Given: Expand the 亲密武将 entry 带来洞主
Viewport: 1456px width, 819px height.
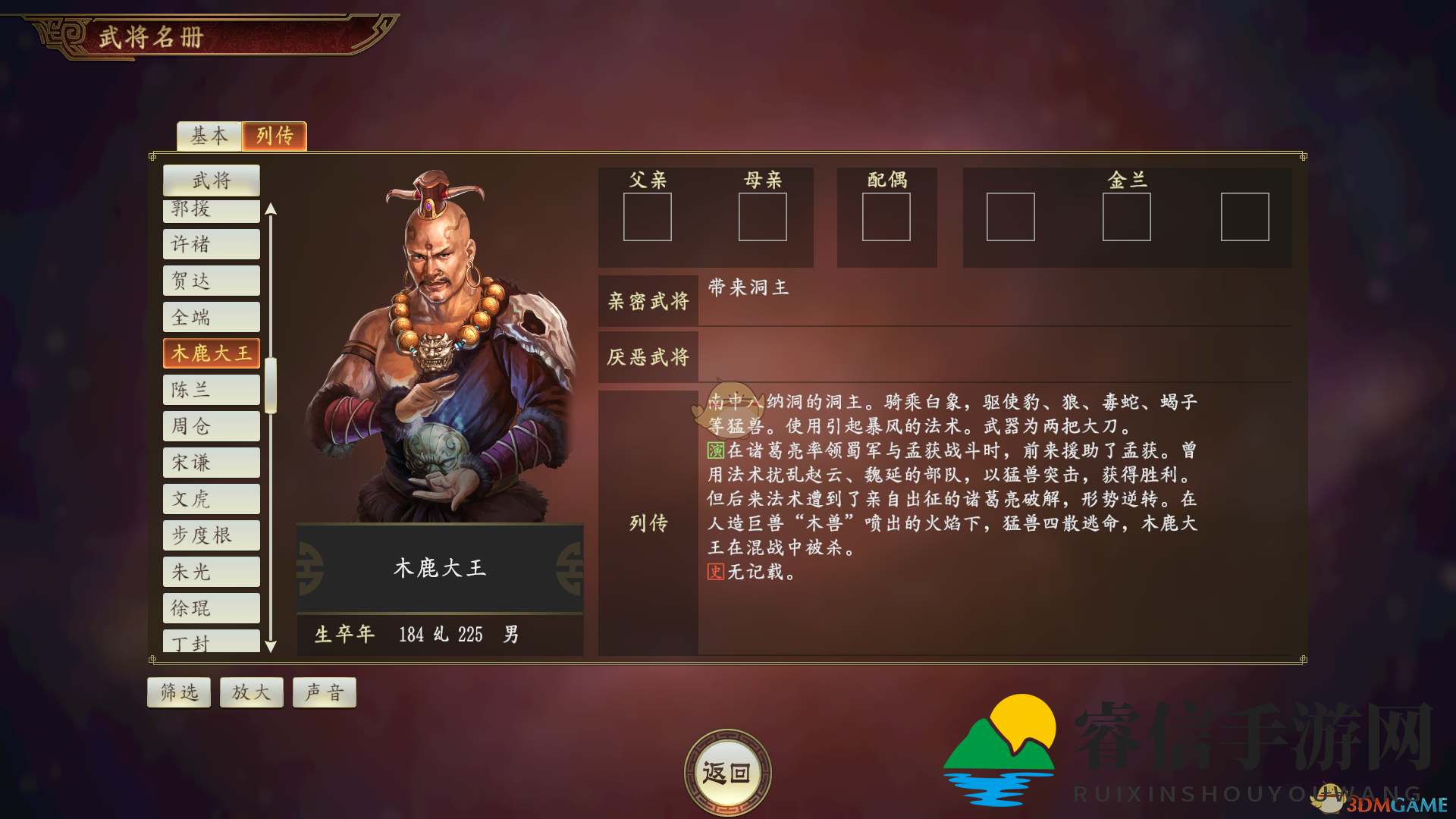Looking at the screenshot, I should (x=746, y=288).
